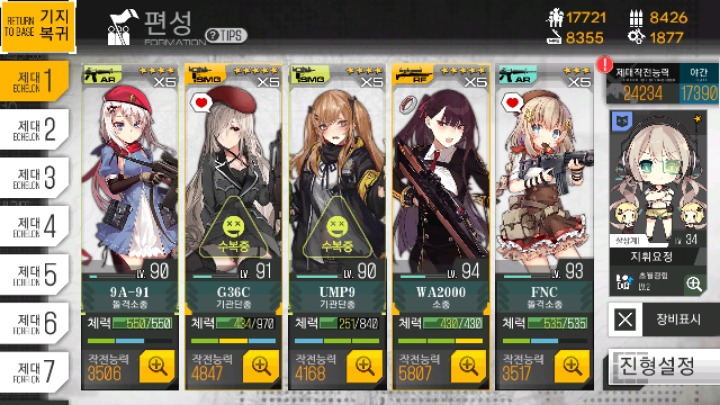Inspect WA2000 details with magnifier button
The width and height of the screenshot is (720, 405).
click(468, 368)
